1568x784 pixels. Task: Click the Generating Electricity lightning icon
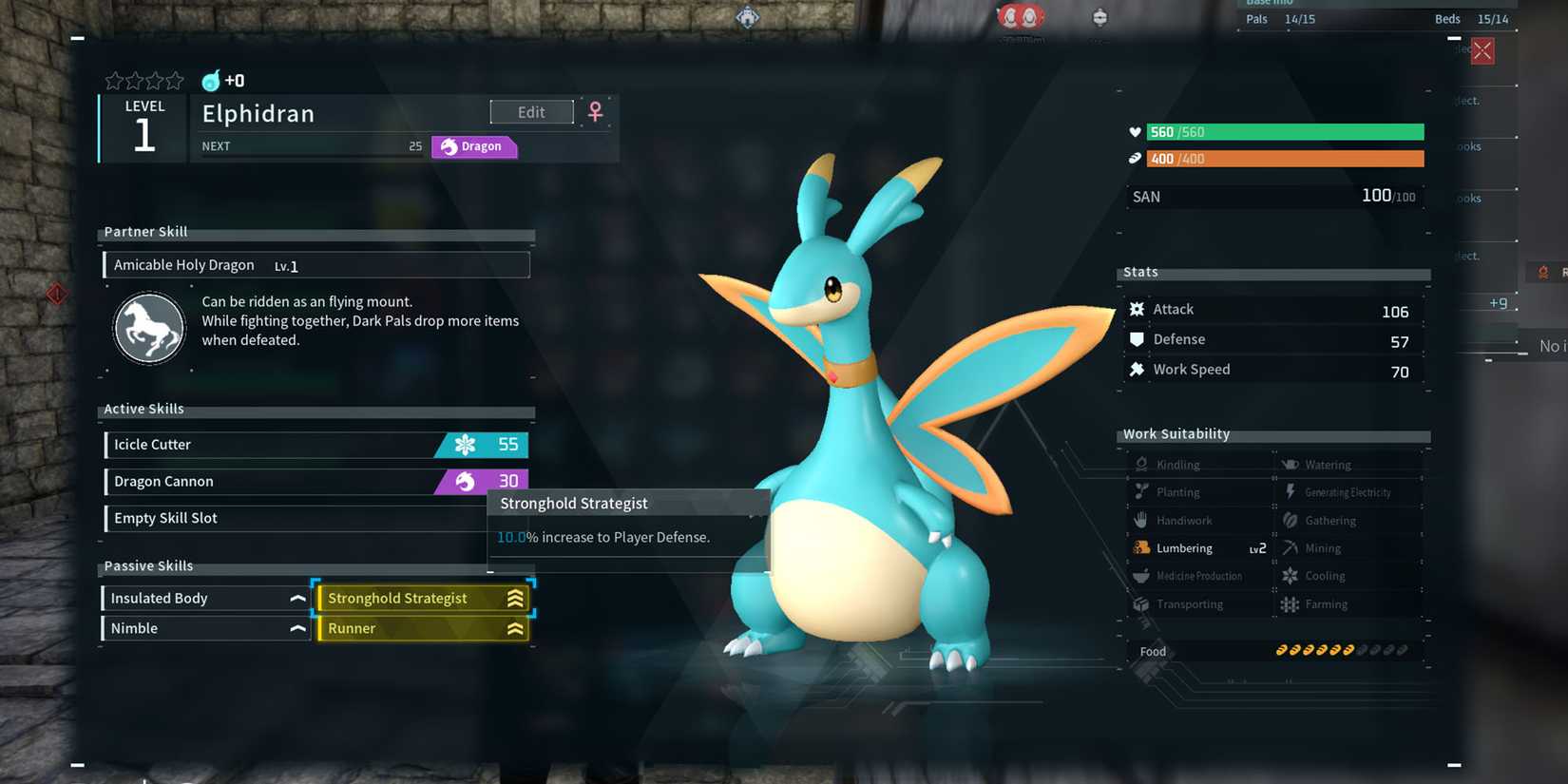pos(1290,491)
